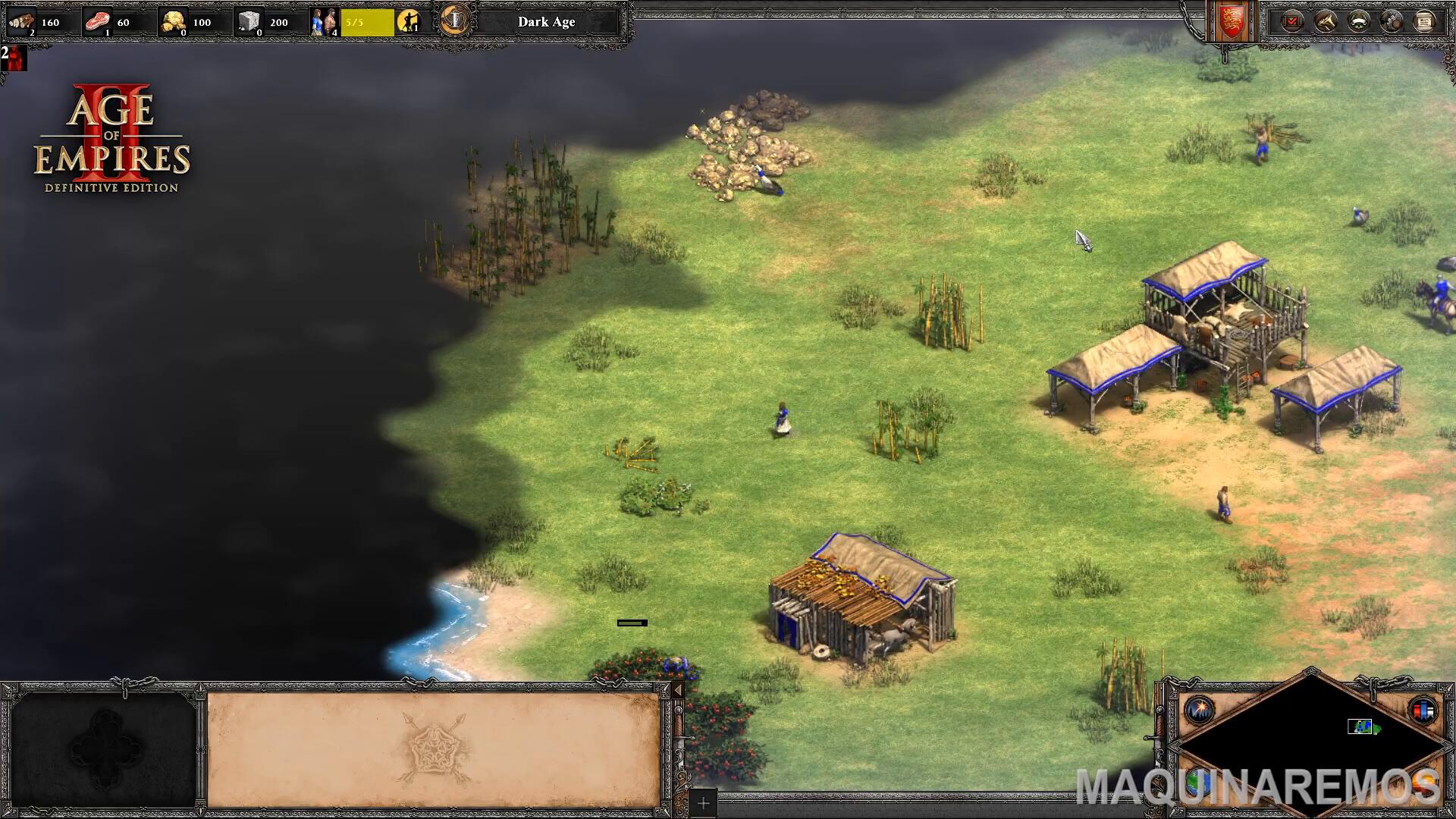This screenshot has height=819, width=1456.
Task: Select the red idle villager alert icon
Action: (14, 58)
